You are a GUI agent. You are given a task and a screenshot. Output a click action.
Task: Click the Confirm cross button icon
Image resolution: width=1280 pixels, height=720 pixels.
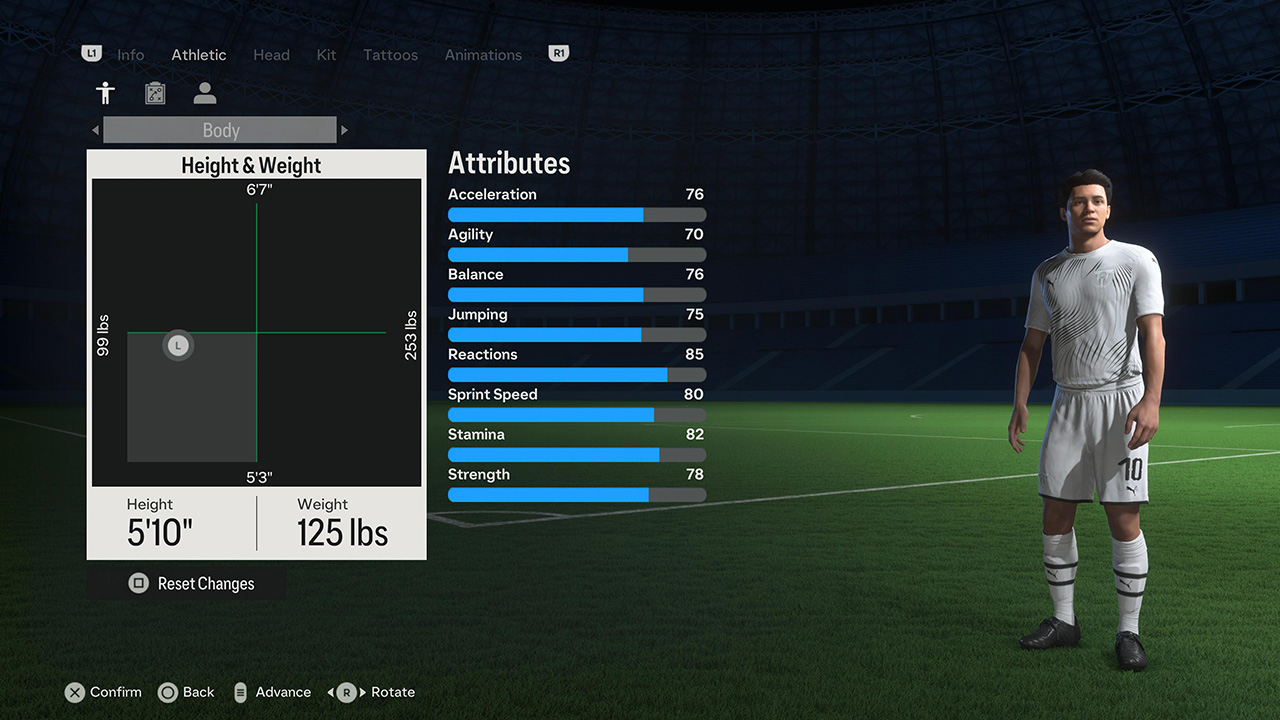(75, 692)
